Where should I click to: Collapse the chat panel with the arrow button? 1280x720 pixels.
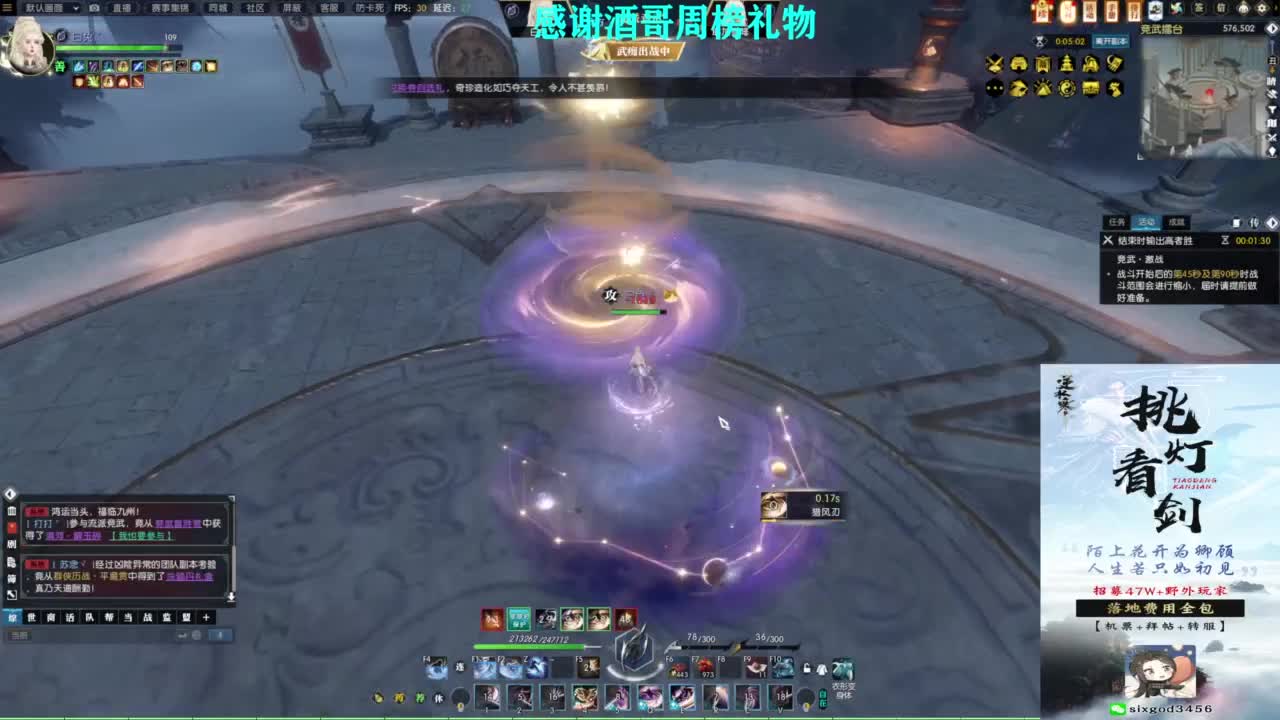coord(10,494)
